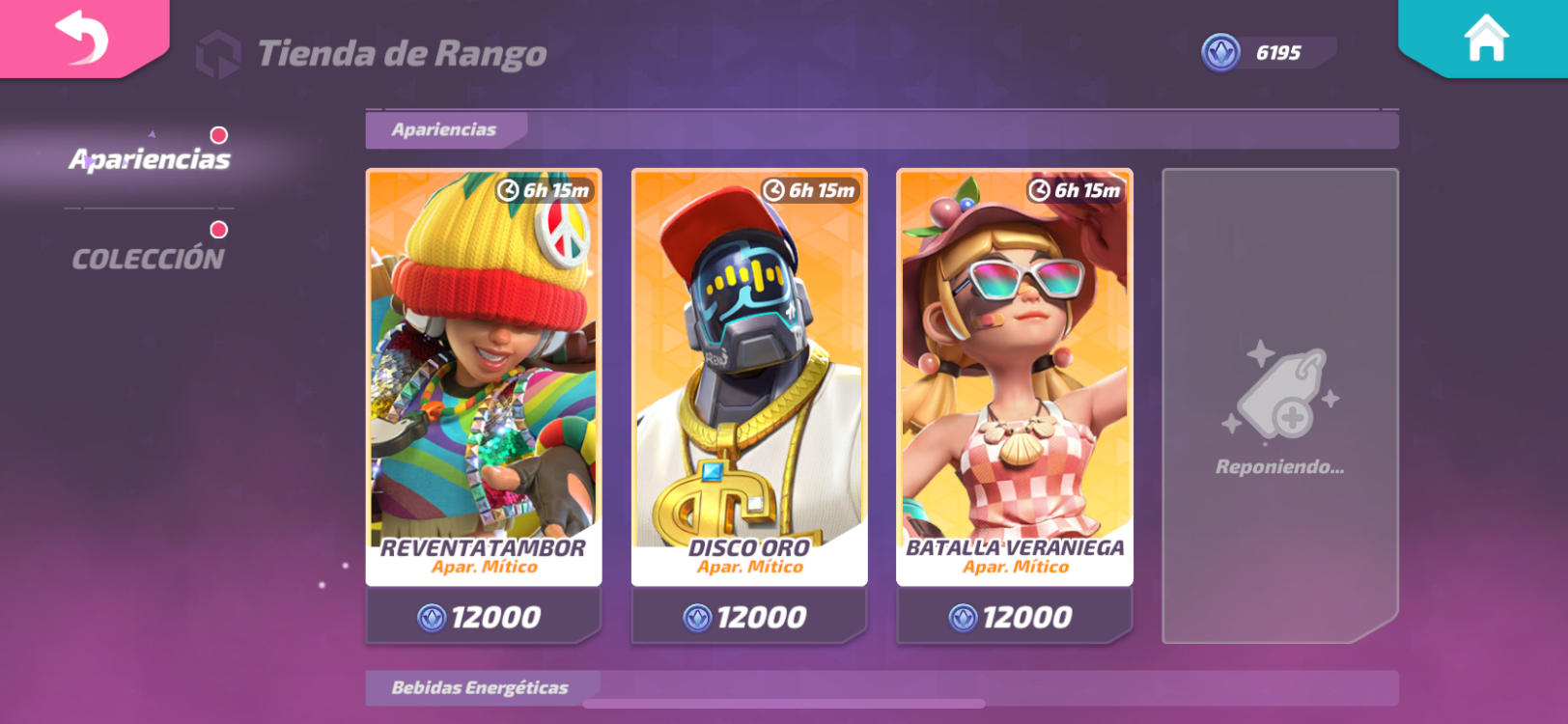Select the Apariencias sidebar section
Viewport: 1568px width, 724px height.
pos(151,158)
